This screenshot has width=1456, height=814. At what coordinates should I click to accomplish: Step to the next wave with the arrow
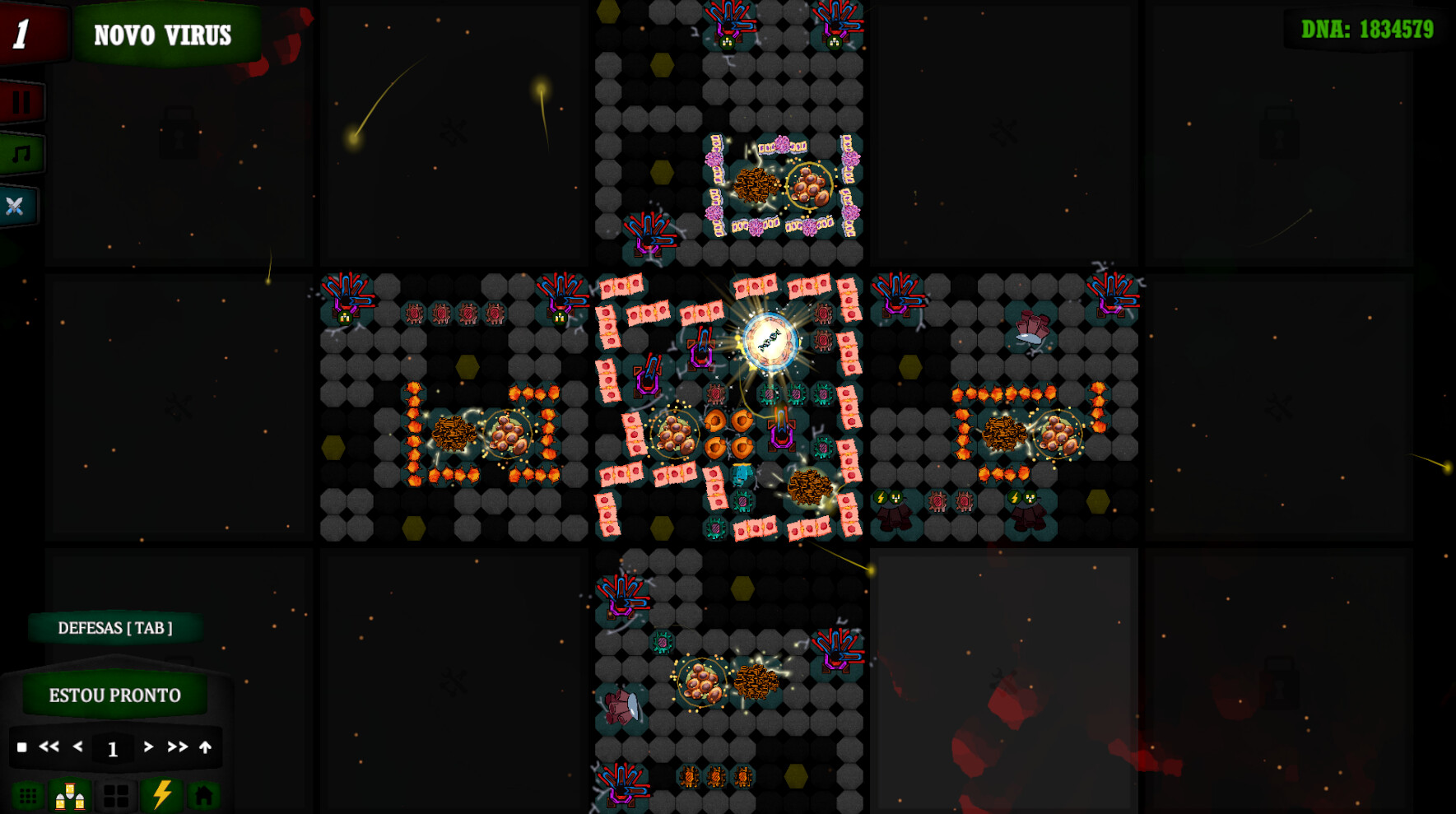(148, 747)
